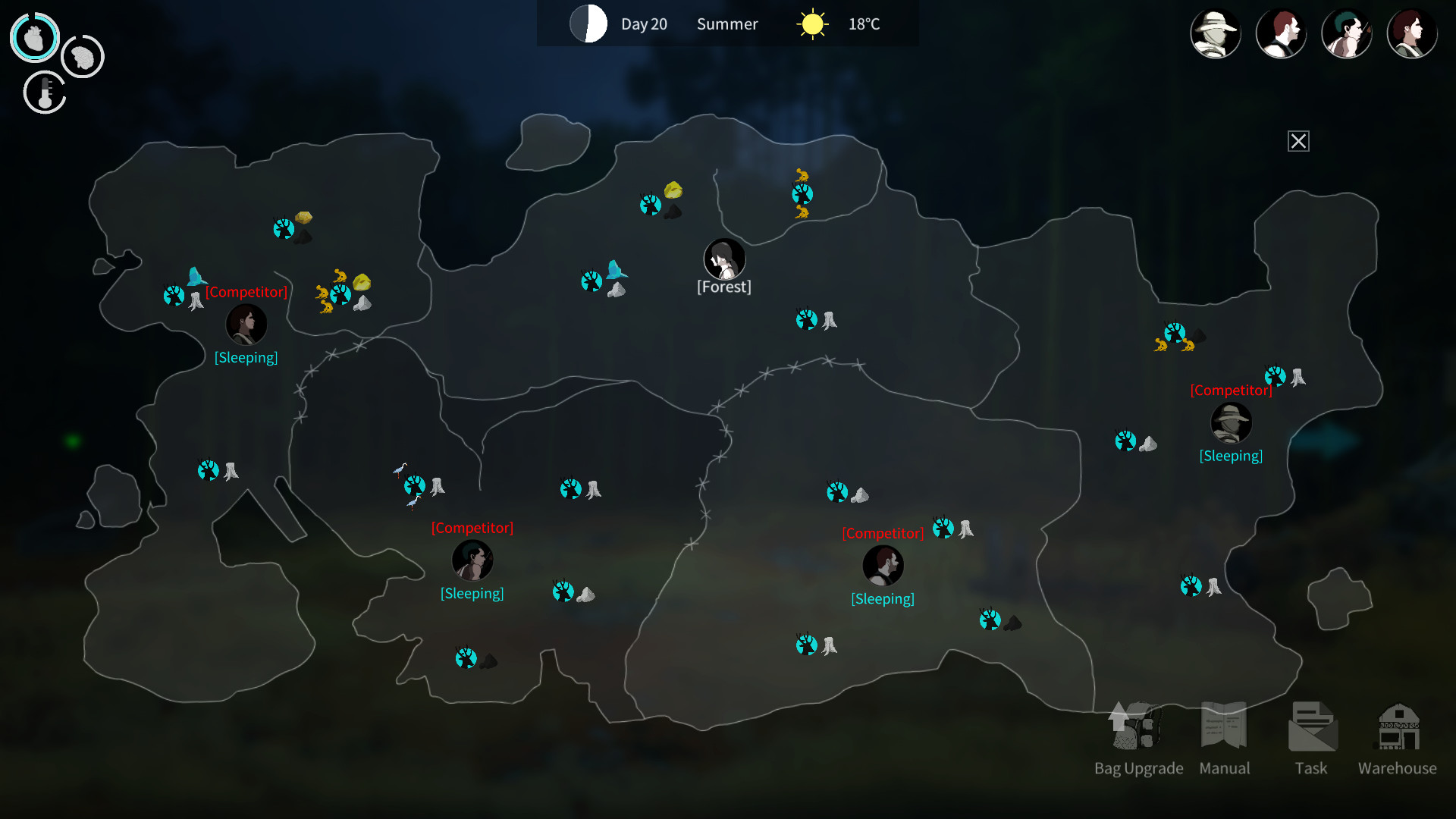
Task: Click a gold nugget resource icon in the northwest
Action: point(305,218)
